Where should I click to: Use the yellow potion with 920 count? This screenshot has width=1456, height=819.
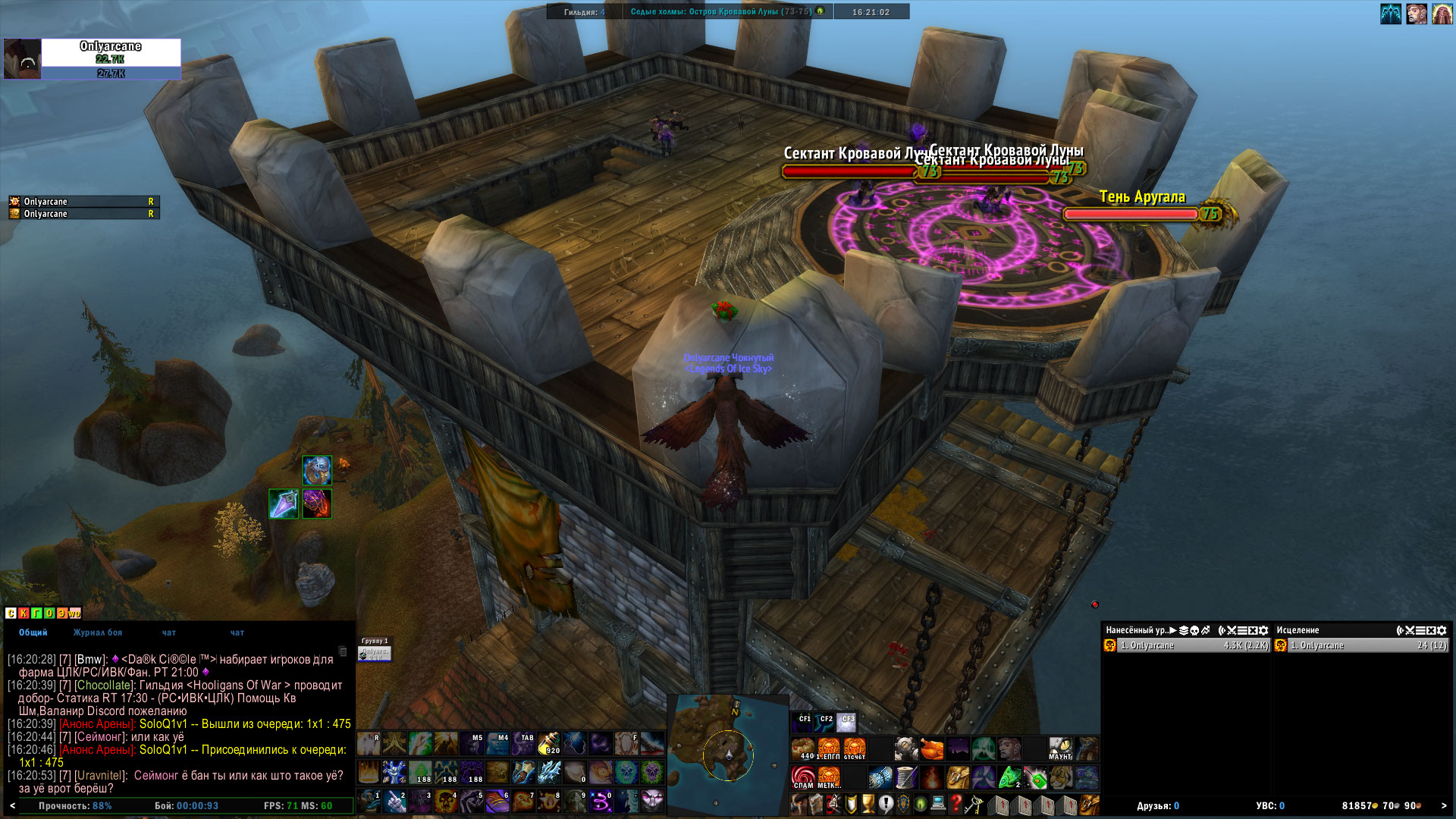(x=549, y=745)
